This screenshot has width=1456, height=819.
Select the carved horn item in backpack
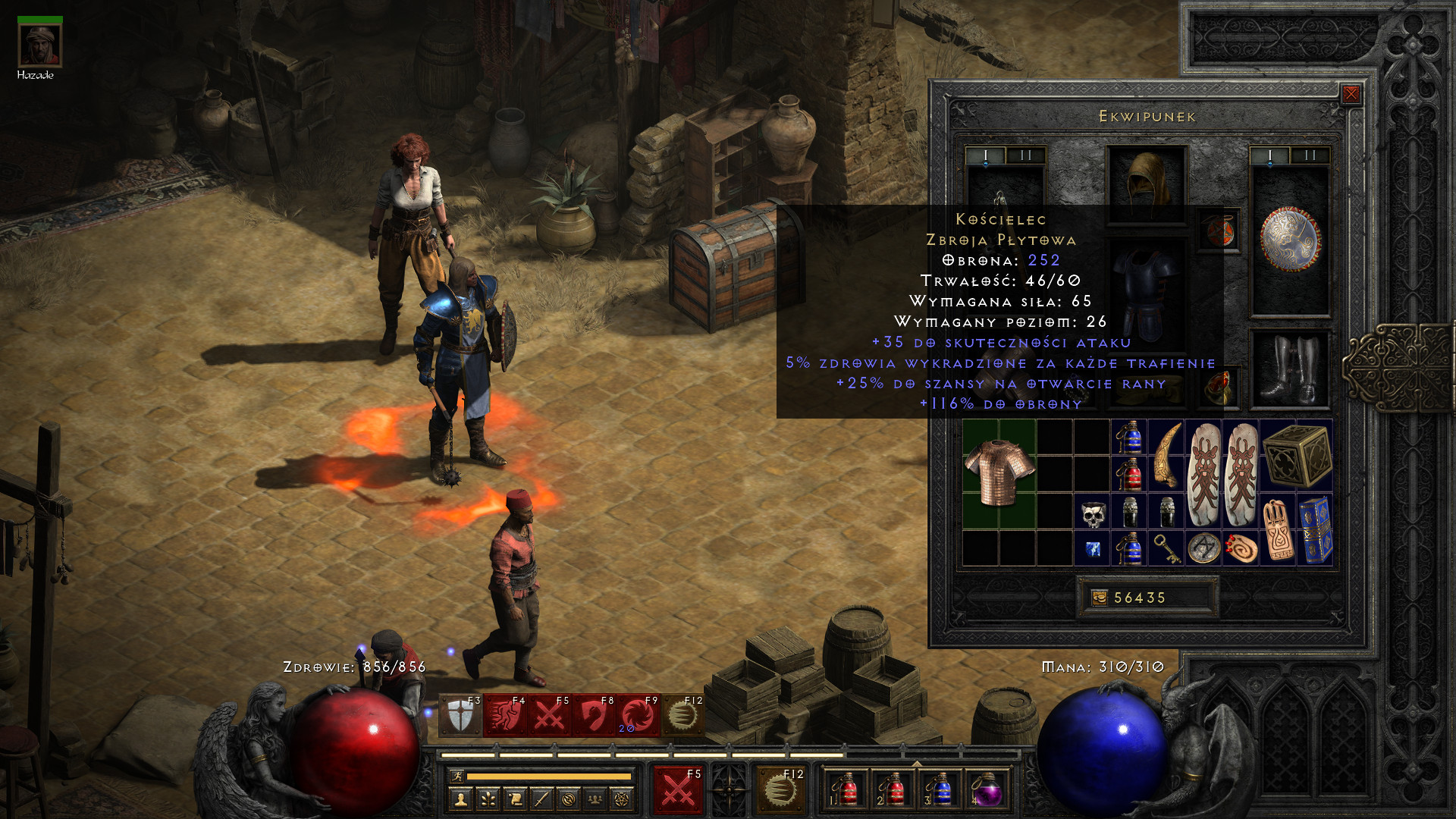click(x=1166, y=455)
